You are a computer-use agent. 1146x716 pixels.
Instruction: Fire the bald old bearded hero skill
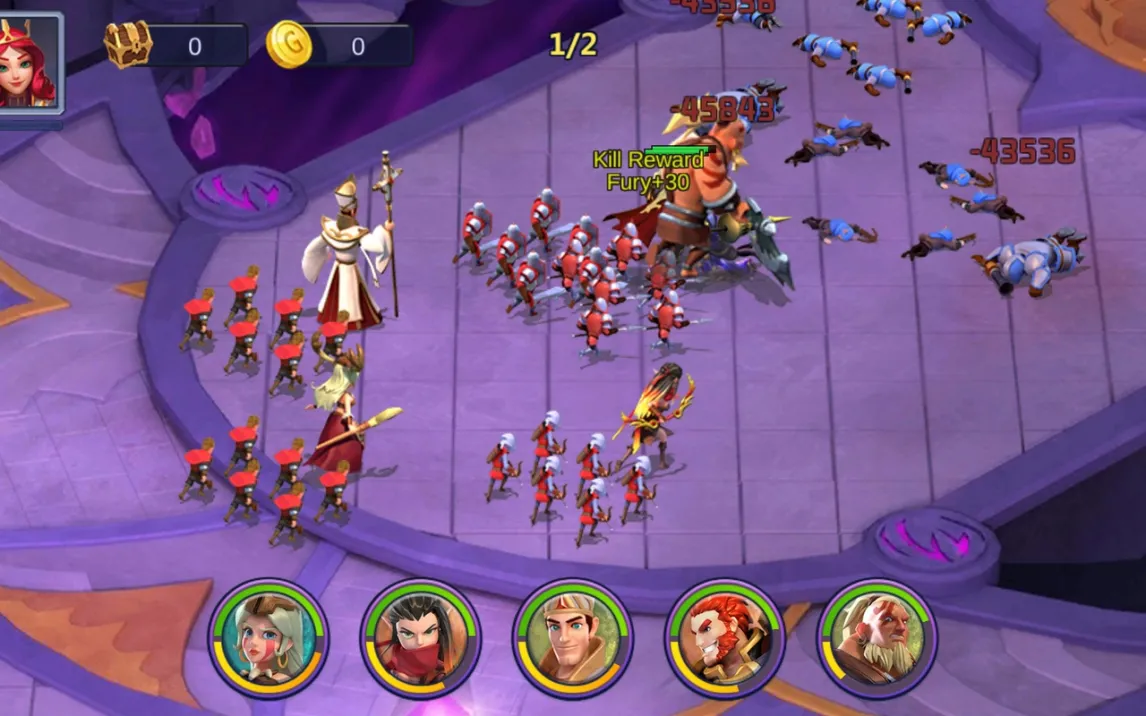pyautogui.click(x=877, y=638)
